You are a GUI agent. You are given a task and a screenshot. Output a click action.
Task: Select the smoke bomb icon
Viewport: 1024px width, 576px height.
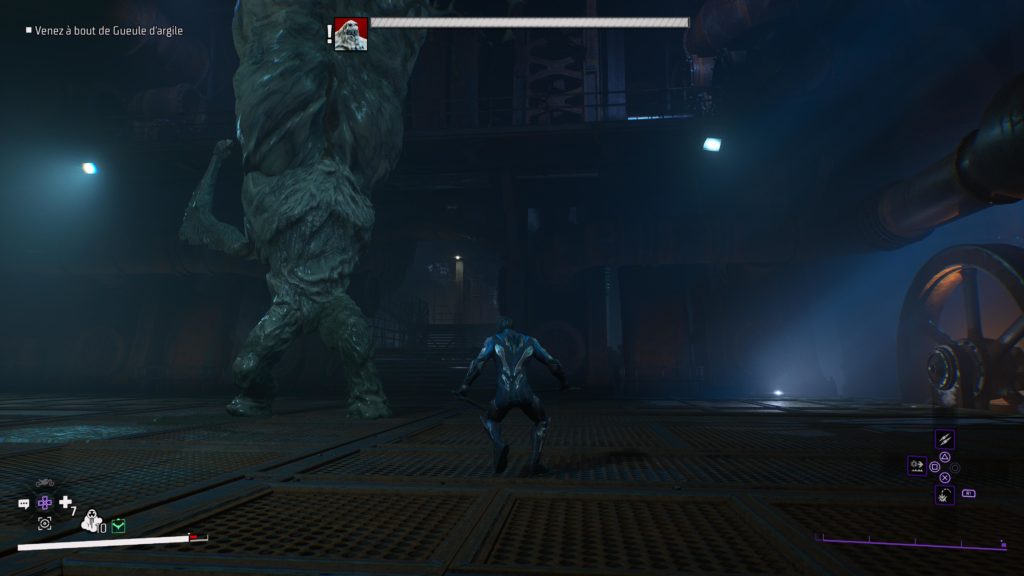pos(91,521)
